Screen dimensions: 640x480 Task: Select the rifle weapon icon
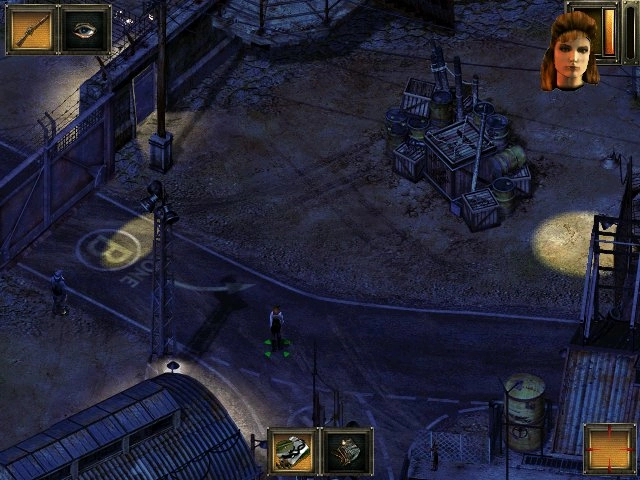[30, 29]
